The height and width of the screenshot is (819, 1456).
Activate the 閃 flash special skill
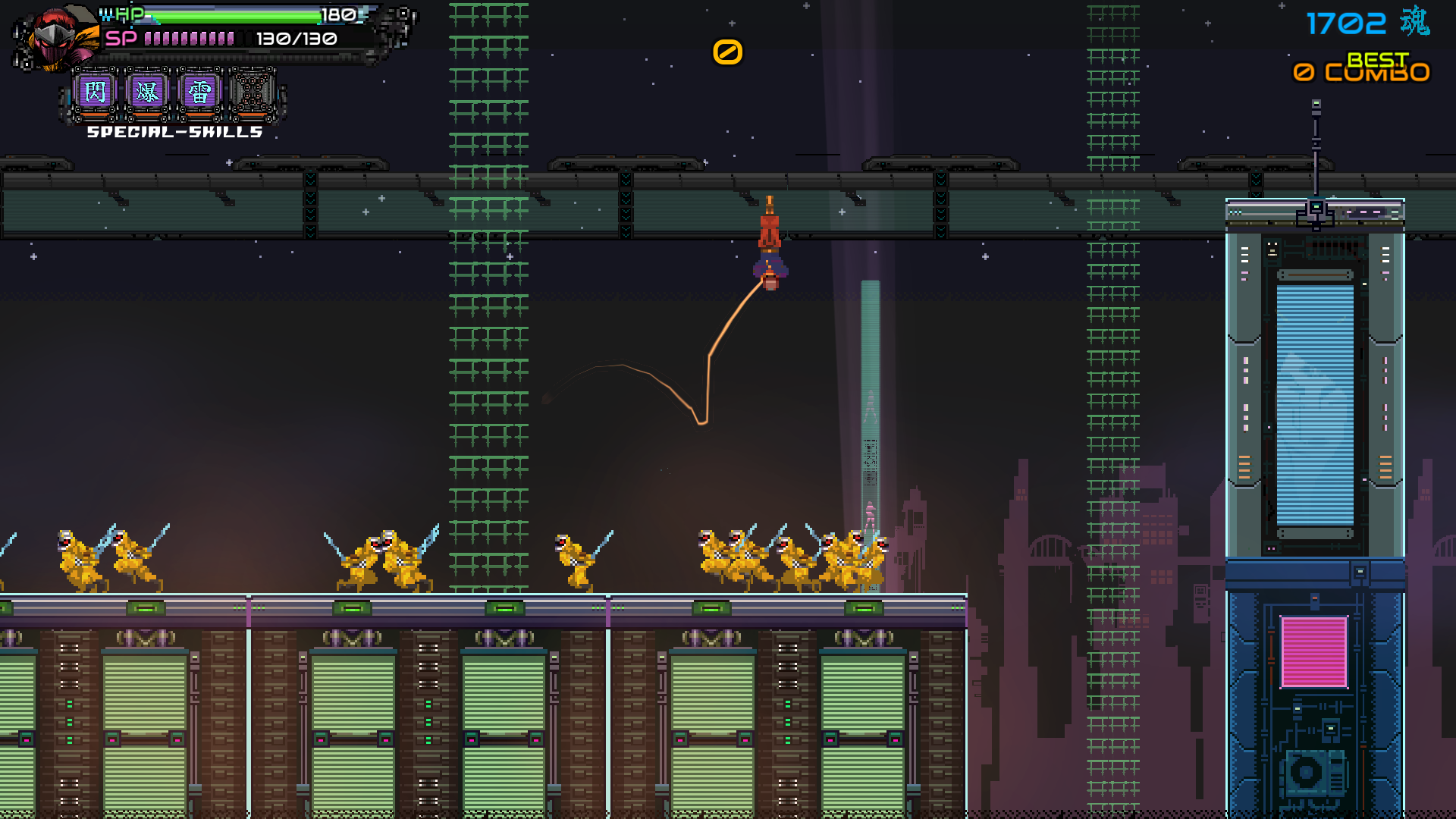tap(96, 93)
